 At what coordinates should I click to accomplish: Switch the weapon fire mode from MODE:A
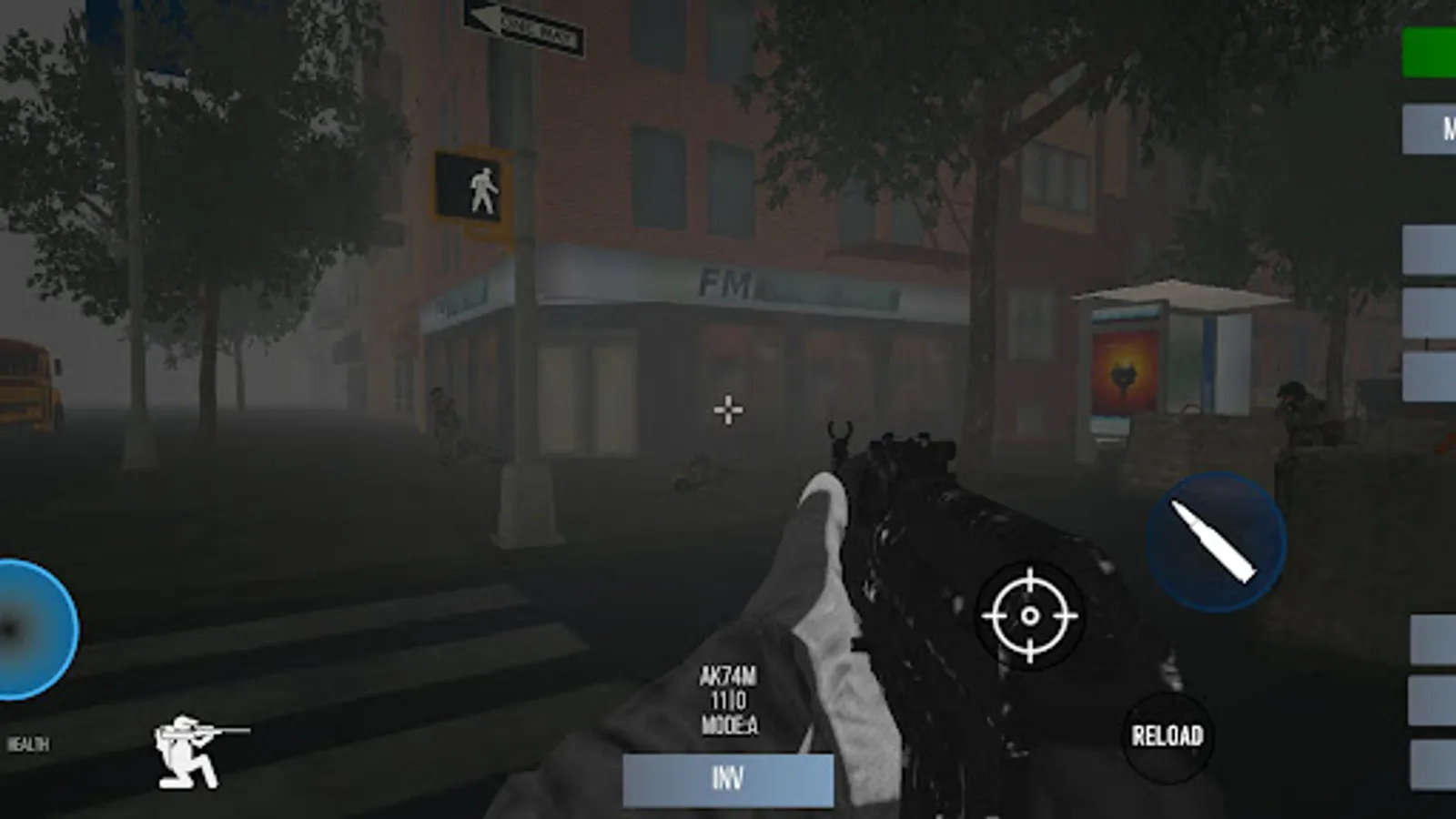(731, 727)
